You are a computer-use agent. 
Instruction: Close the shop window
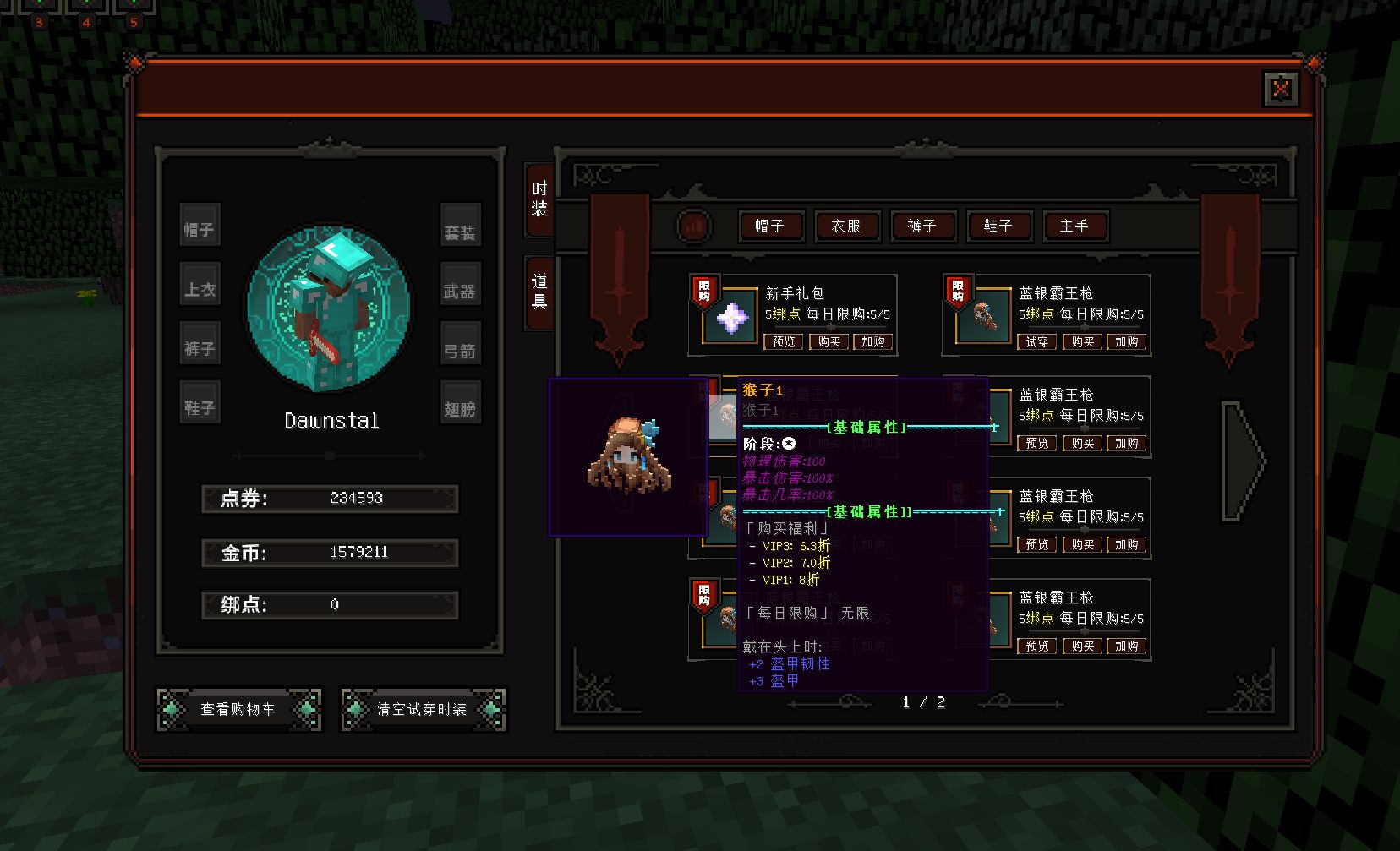click(1280, 88)
